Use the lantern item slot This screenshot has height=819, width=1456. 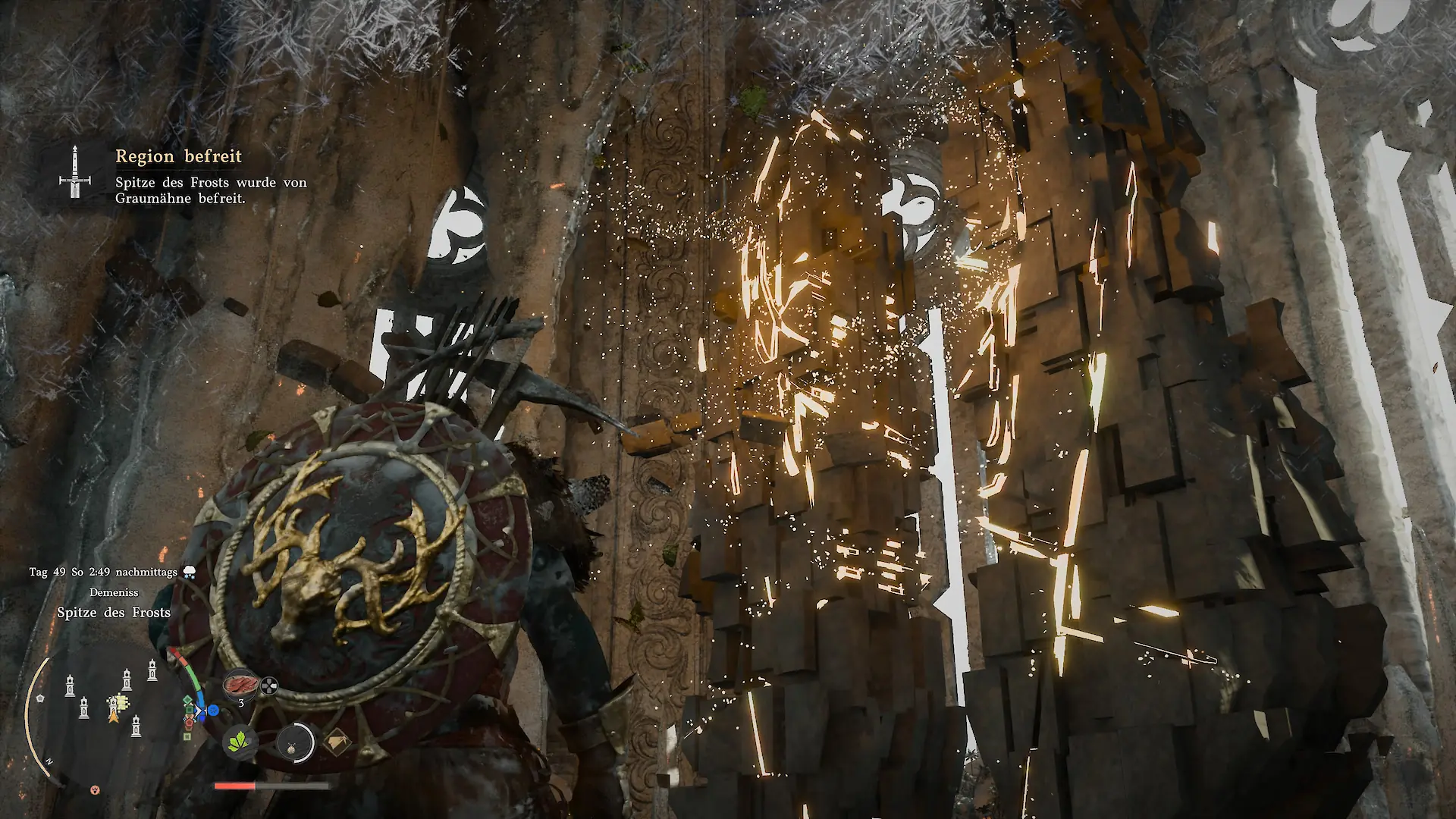coord(294,742)
